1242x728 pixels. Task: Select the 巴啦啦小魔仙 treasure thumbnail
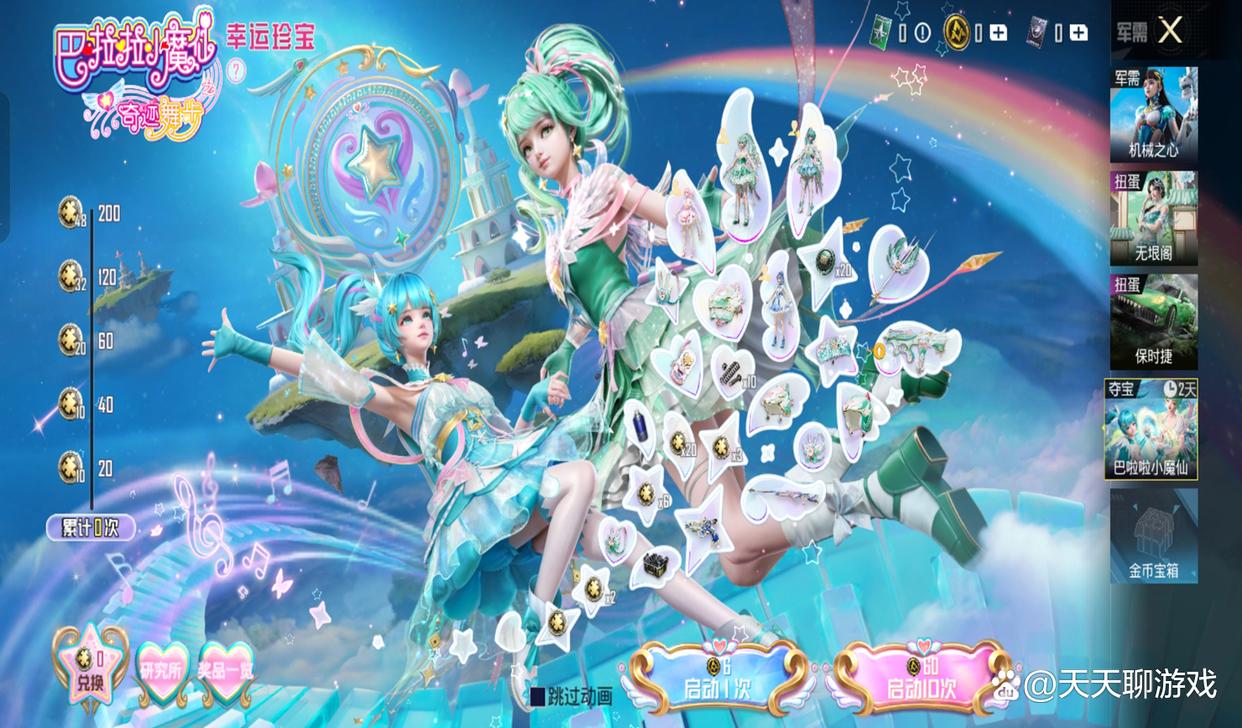1153,428
